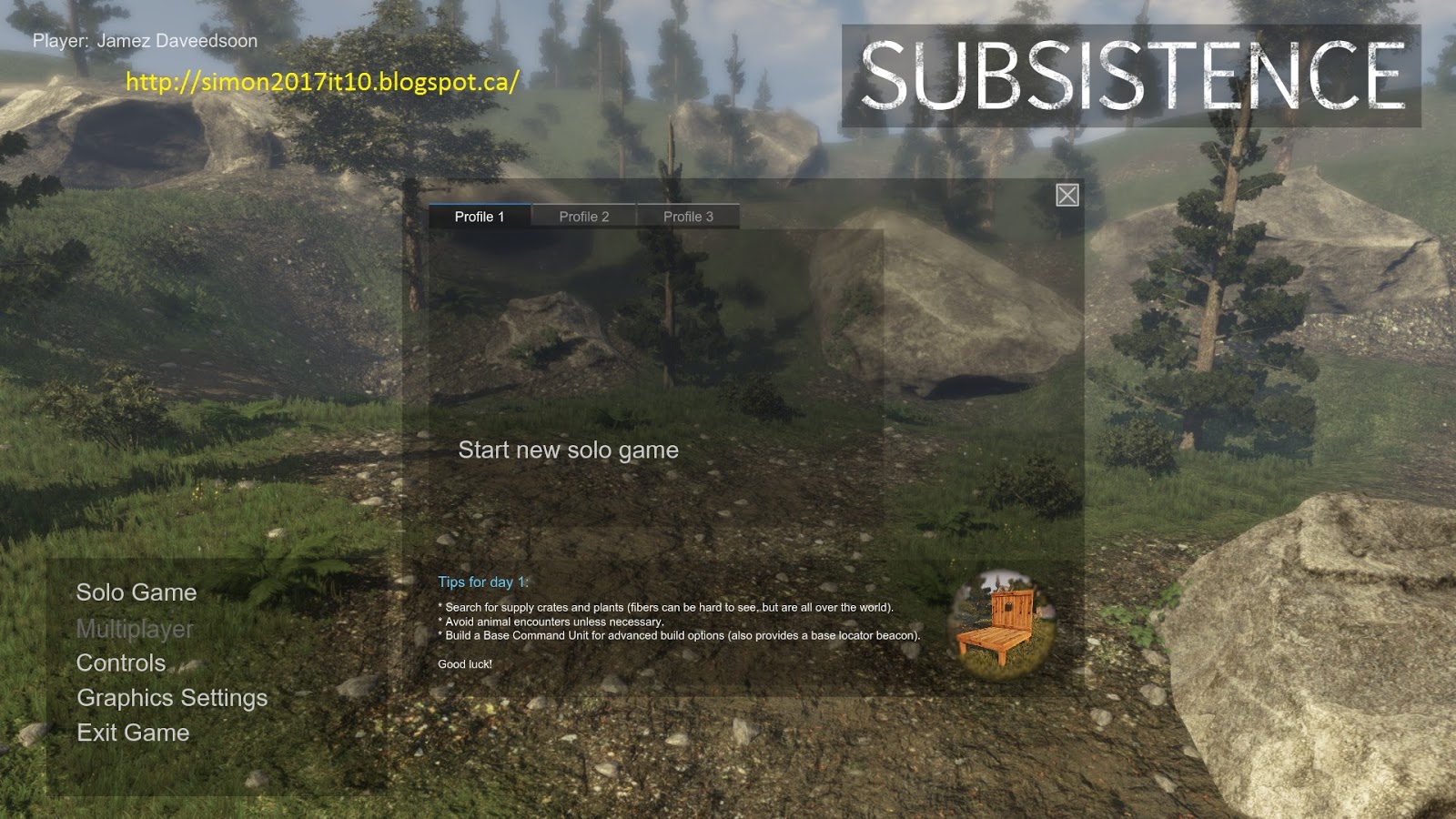1456x819 pixels.
Task: Click the SUBSISTENCE game logo
Action: (x=1133, y=75)
